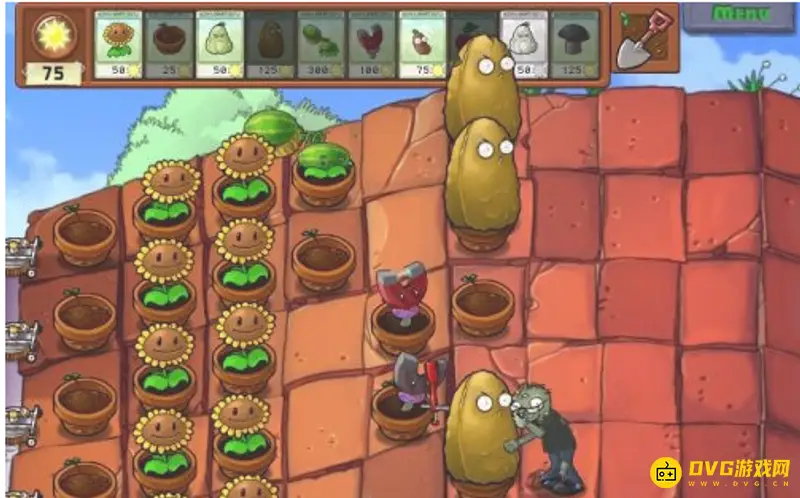Select the Tall-nut seed packet

point(271,44)
